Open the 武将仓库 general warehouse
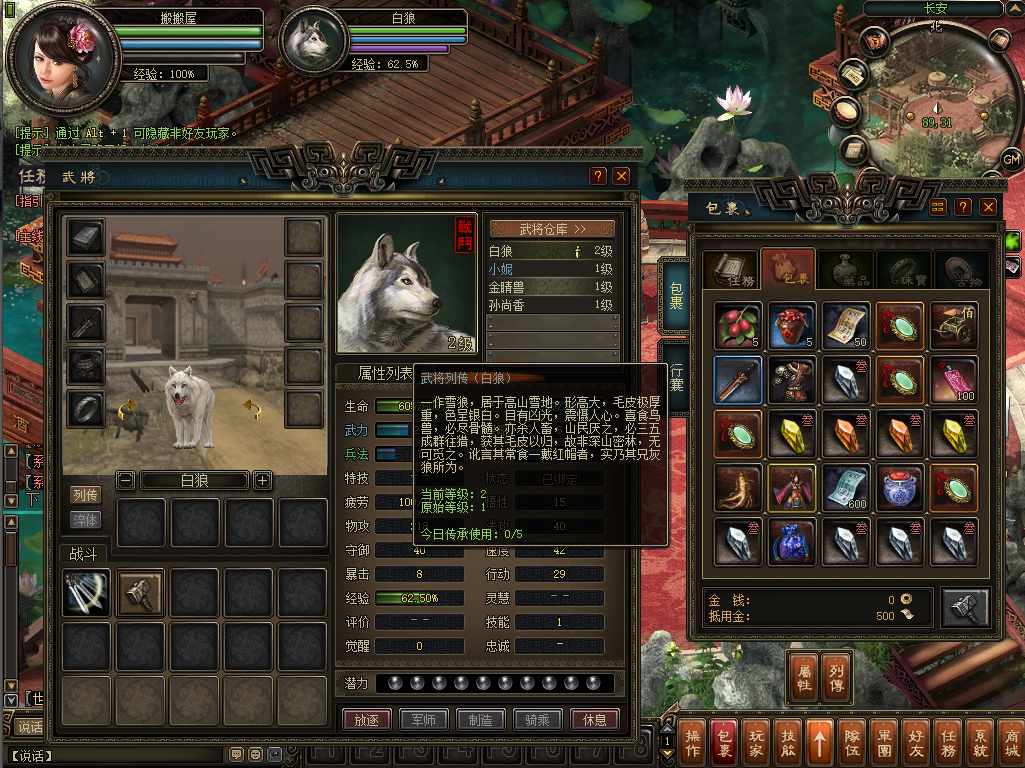1025x768 pixels. 552,229
